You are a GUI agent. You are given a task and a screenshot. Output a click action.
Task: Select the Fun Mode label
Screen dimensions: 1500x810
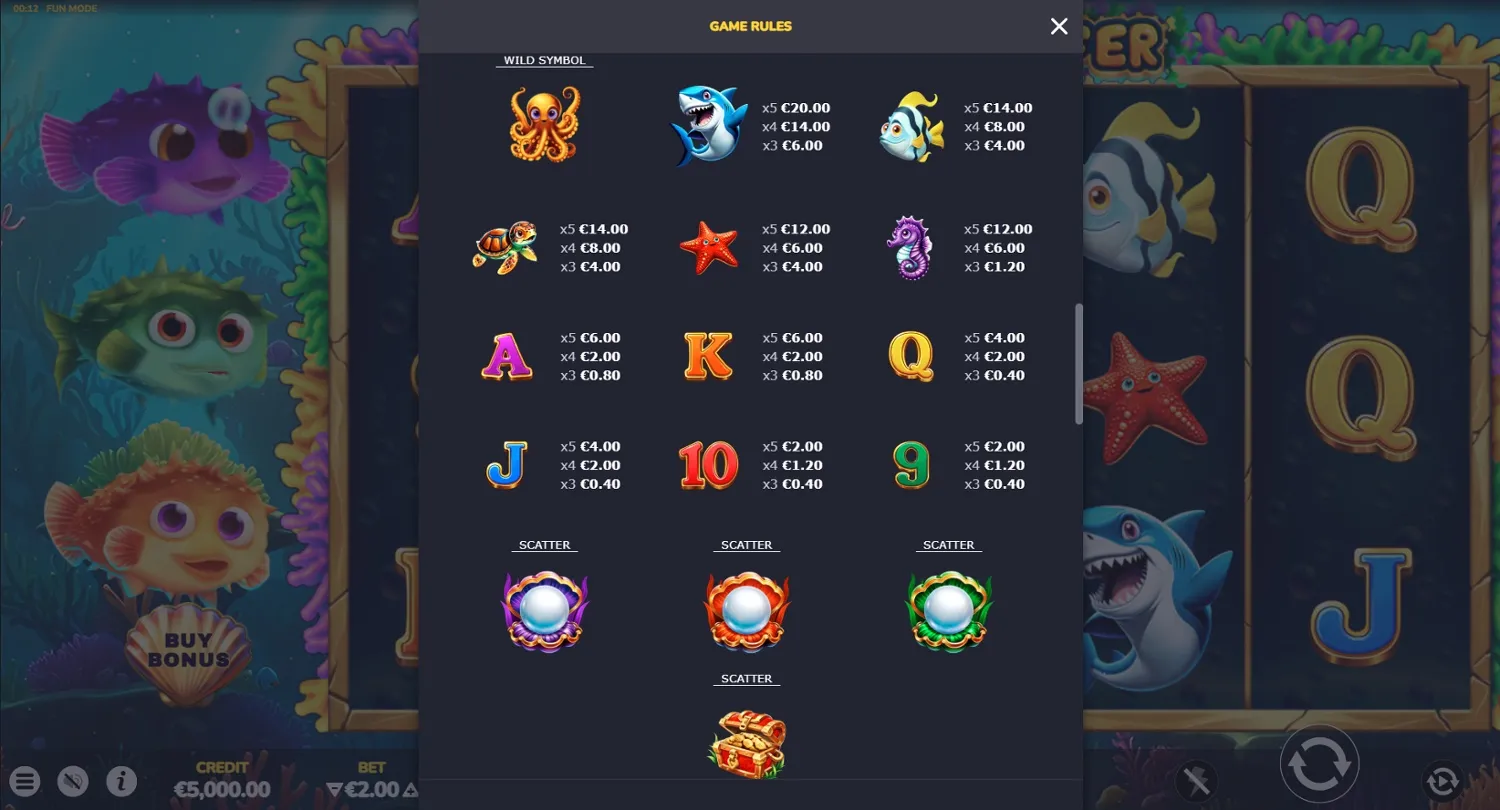point(70,8)
